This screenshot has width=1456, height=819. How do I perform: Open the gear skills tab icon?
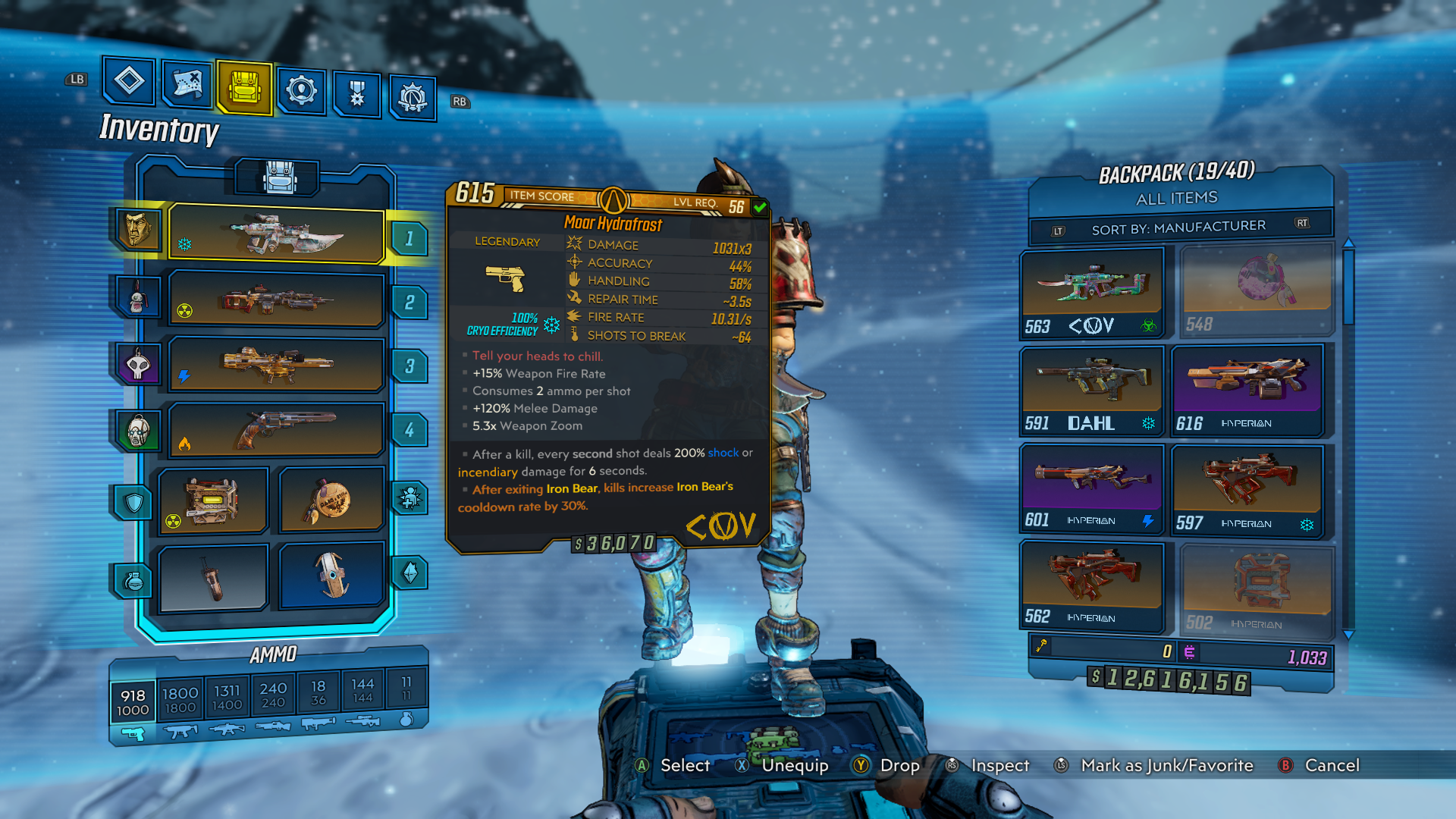coord(301,89)
